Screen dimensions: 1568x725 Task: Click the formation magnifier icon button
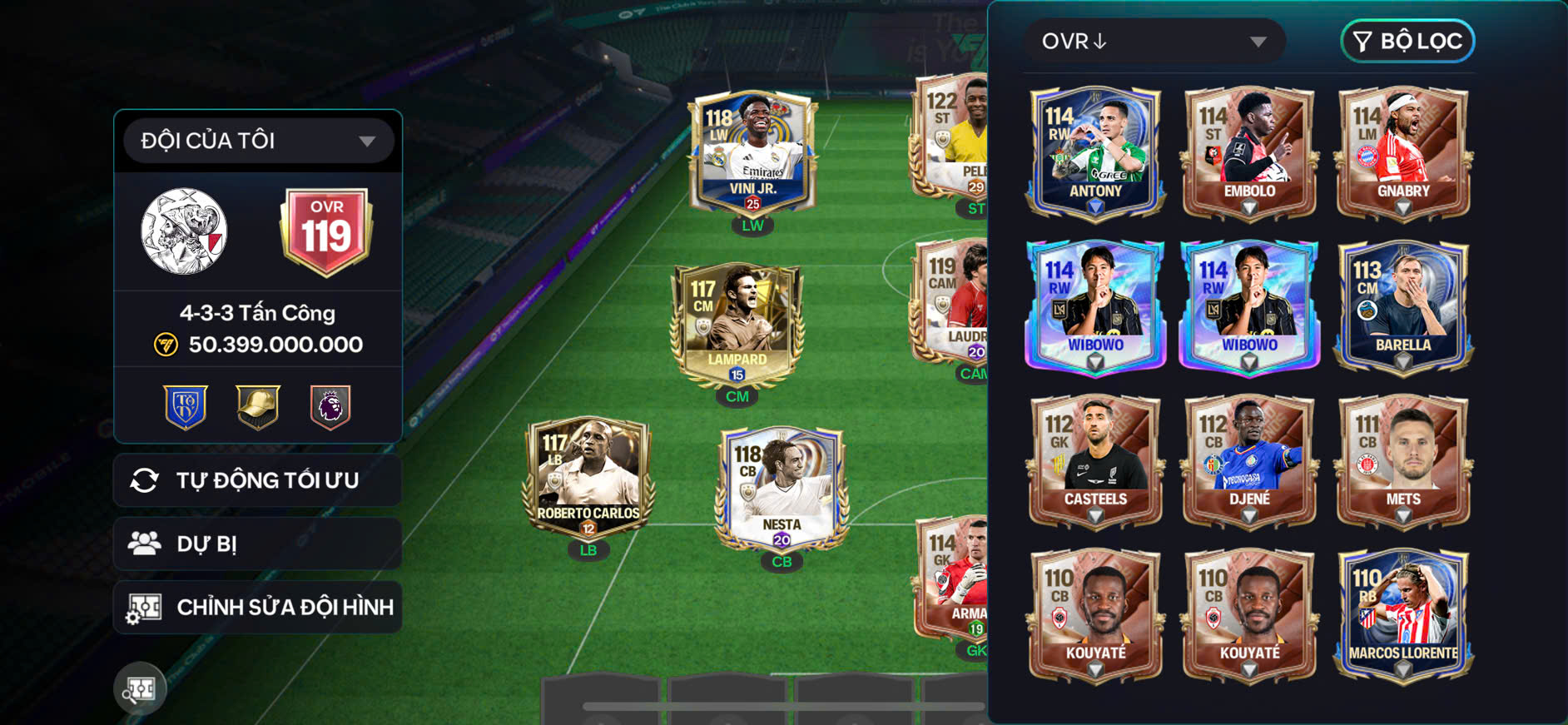pyautogui.click(x=140, y=688)
